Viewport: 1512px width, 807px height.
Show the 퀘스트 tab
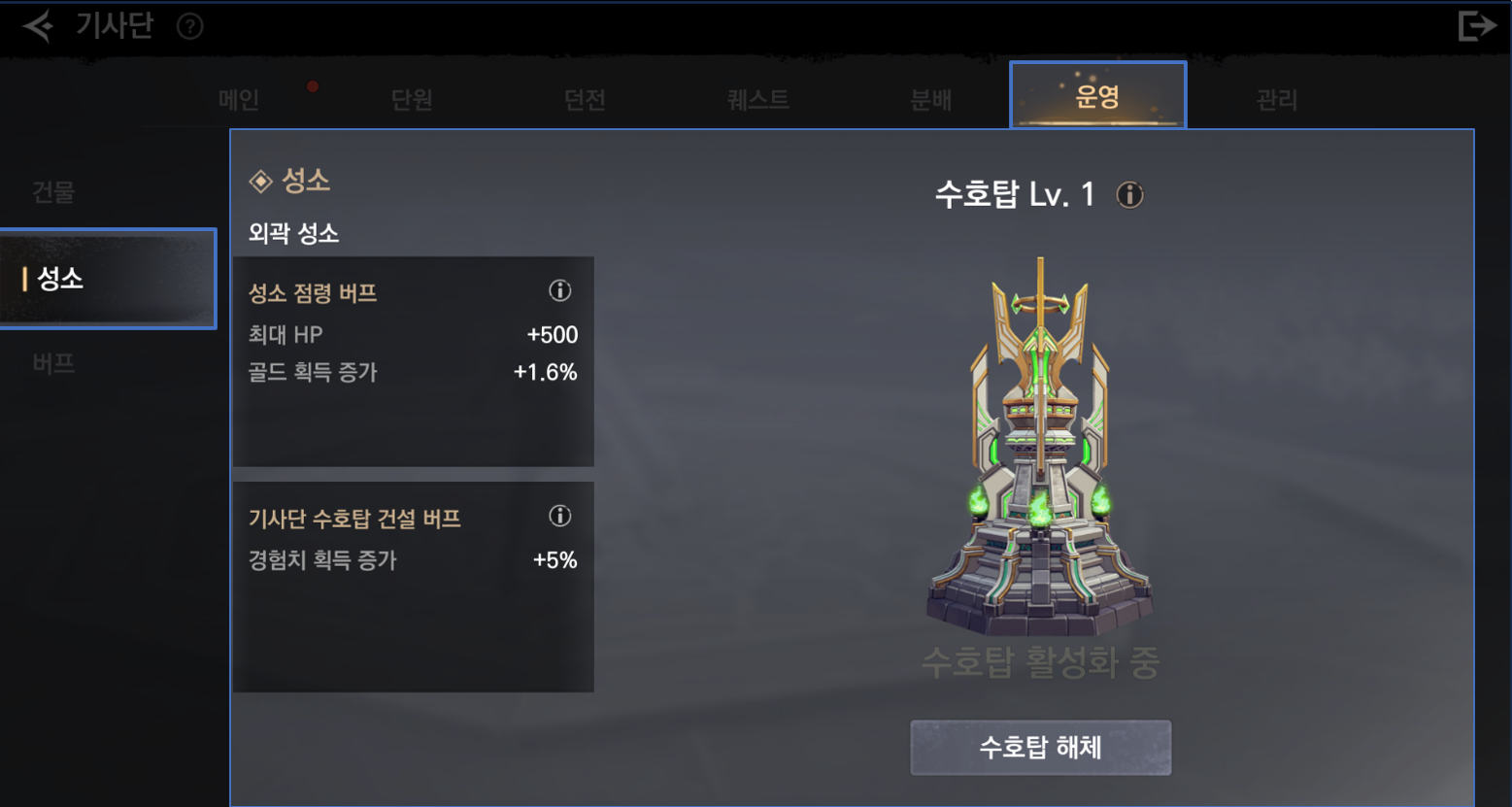(x=757, y=99)
